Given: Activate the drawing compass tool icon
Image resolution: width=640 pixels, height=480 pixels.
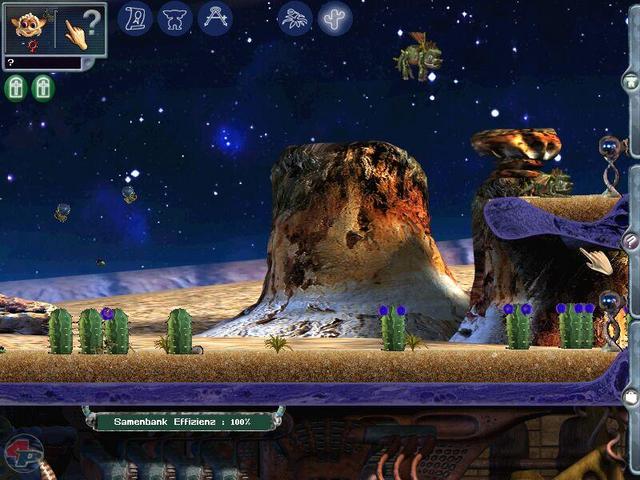Looking at the screenshot, I should (215, 18).
